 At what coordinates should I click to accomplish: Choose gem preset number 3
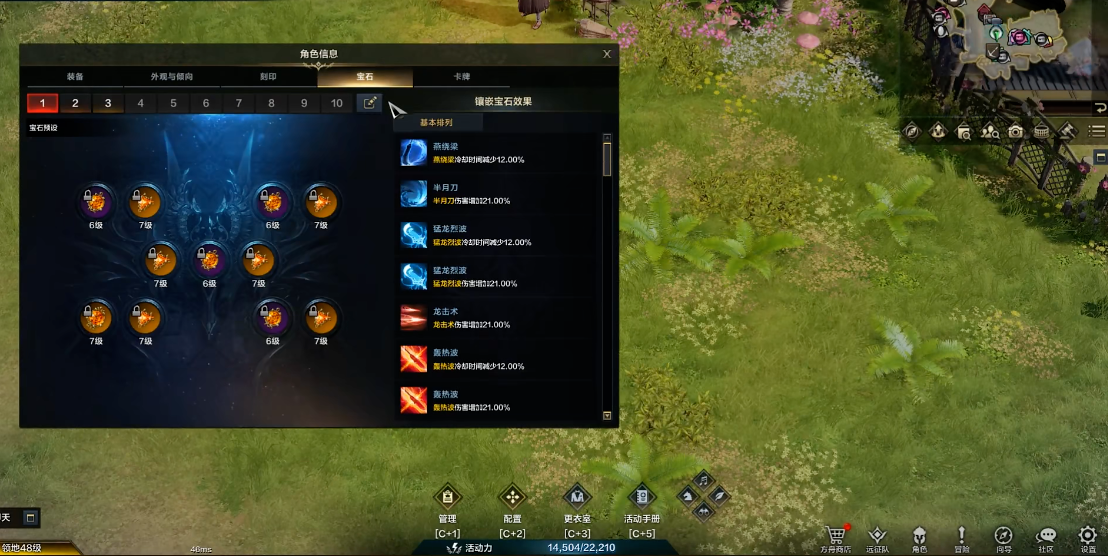click(108, 103)
